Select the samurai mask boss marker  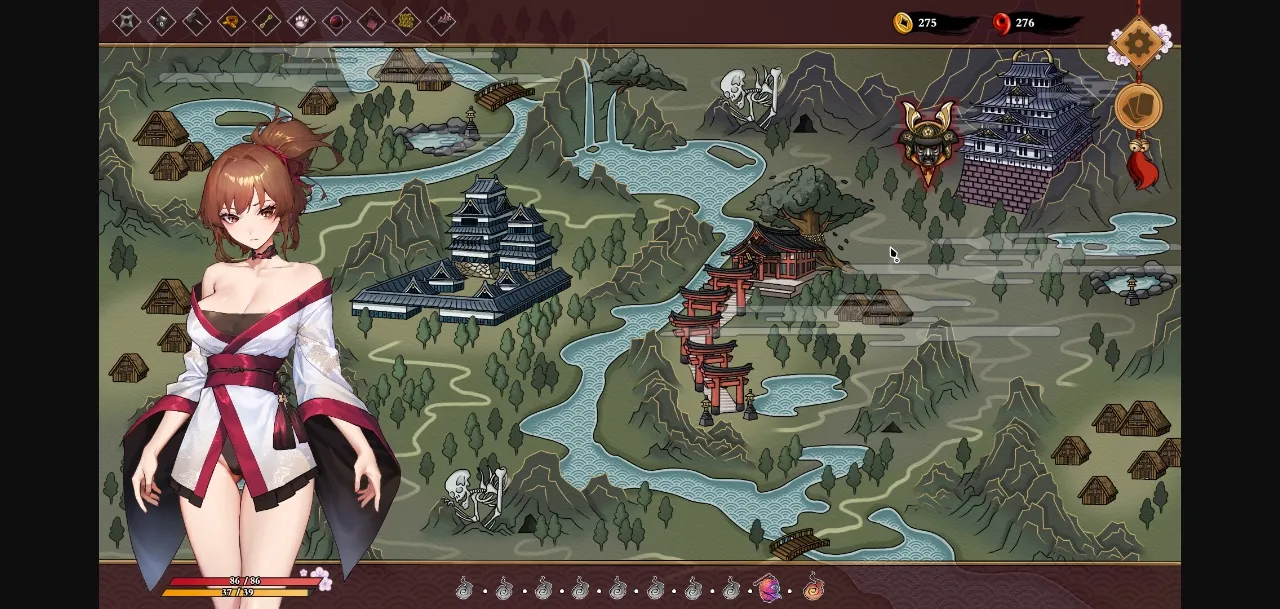[x=926, y=139]
